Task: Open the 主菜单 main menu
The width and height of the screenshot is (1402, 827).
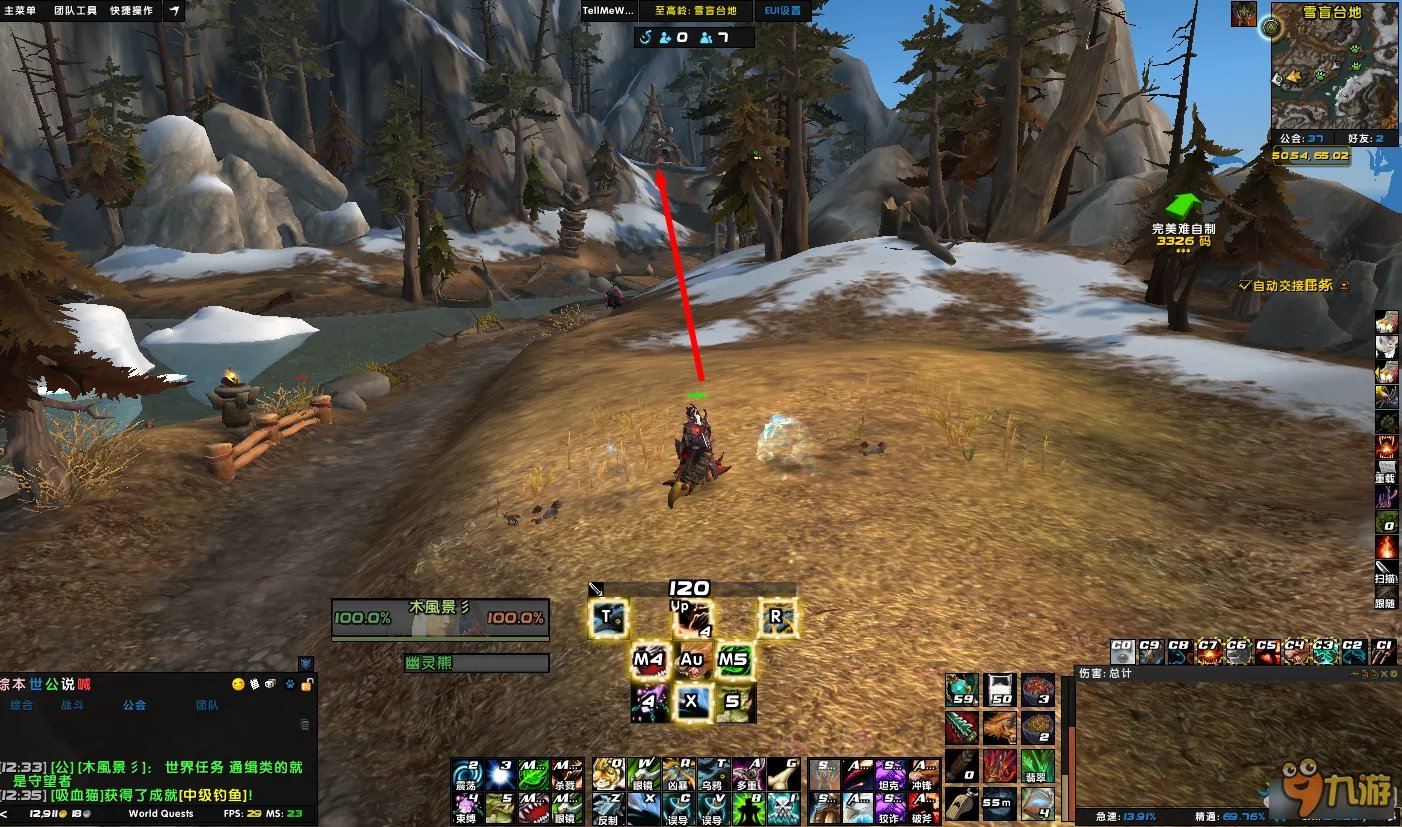Action: (19, 10)
